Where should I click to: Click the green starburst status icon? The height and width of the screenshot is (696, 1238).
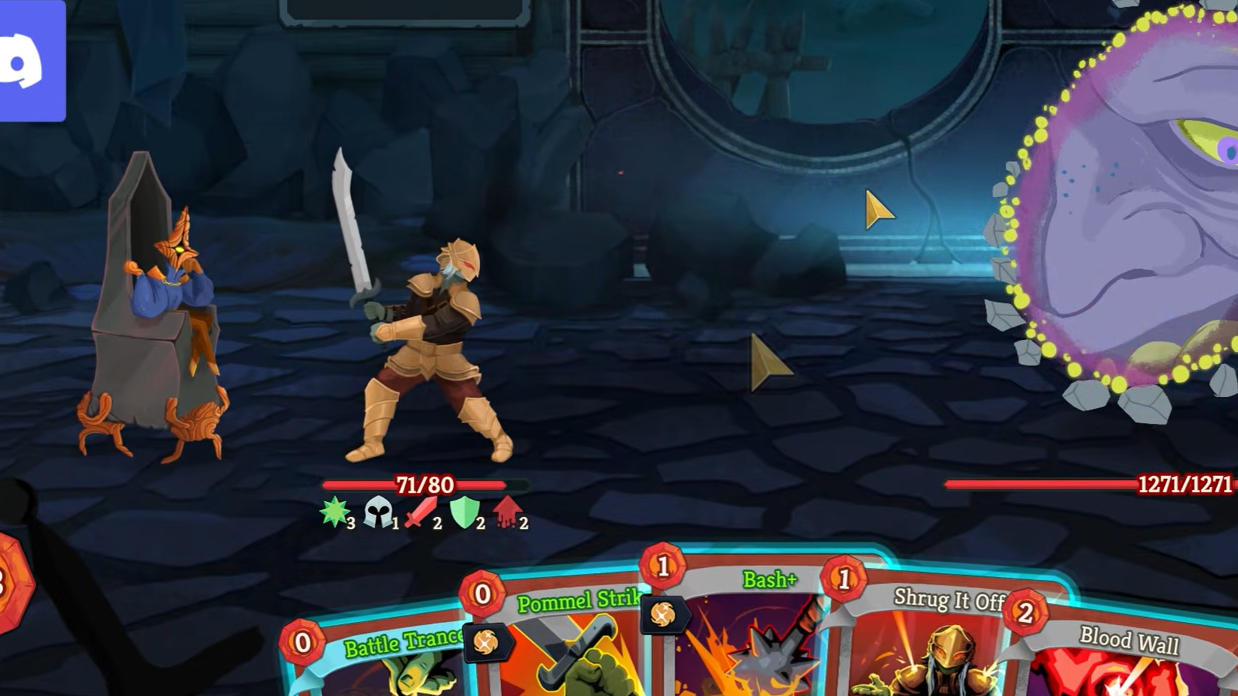pyautogui.click(x=334, y=512)
